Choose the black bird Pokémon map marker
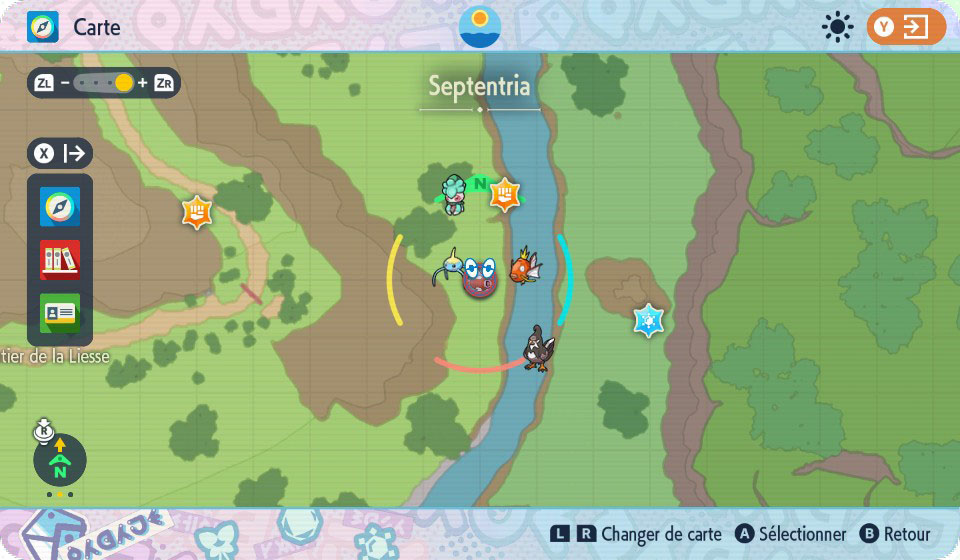The height and width of the screenshot is (560, 960). [538, 348]
